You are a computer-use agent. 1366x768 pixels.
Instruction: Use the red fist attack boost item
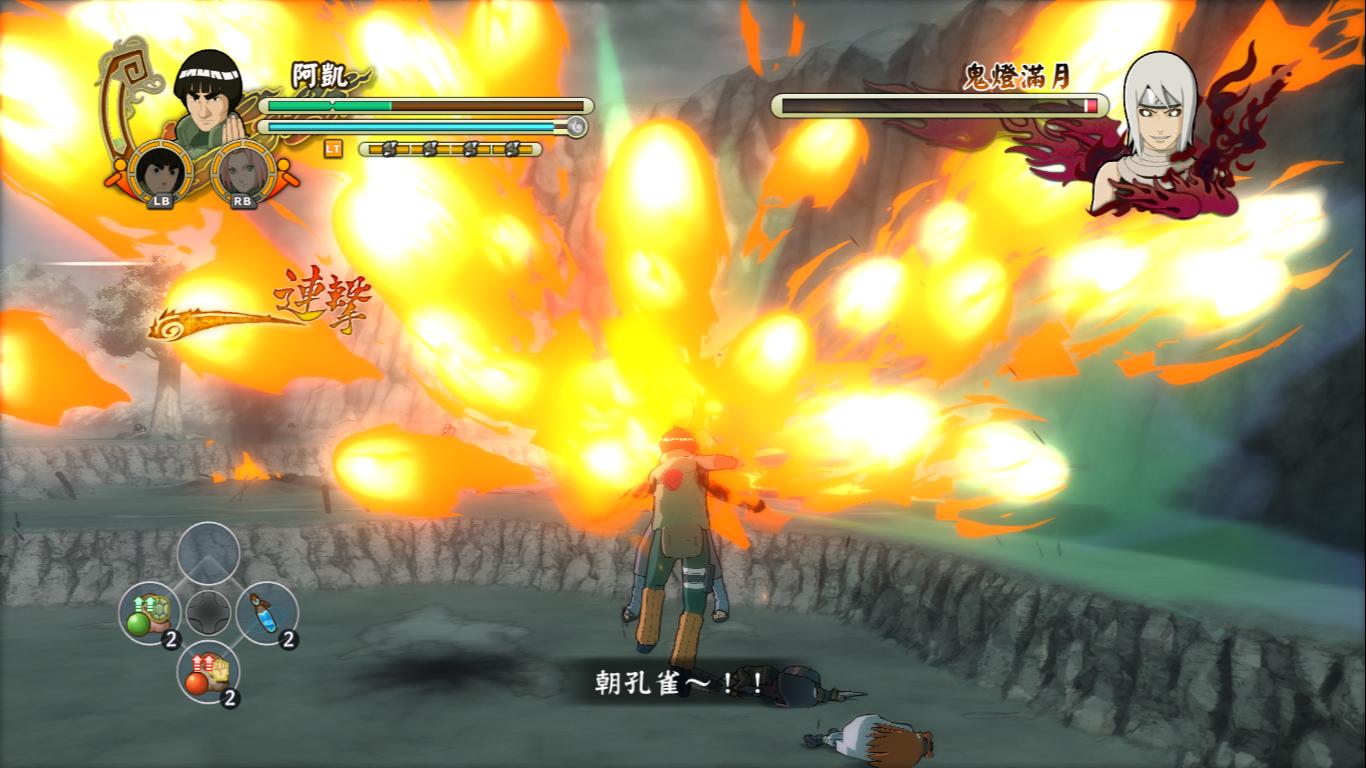click(208, 672)
